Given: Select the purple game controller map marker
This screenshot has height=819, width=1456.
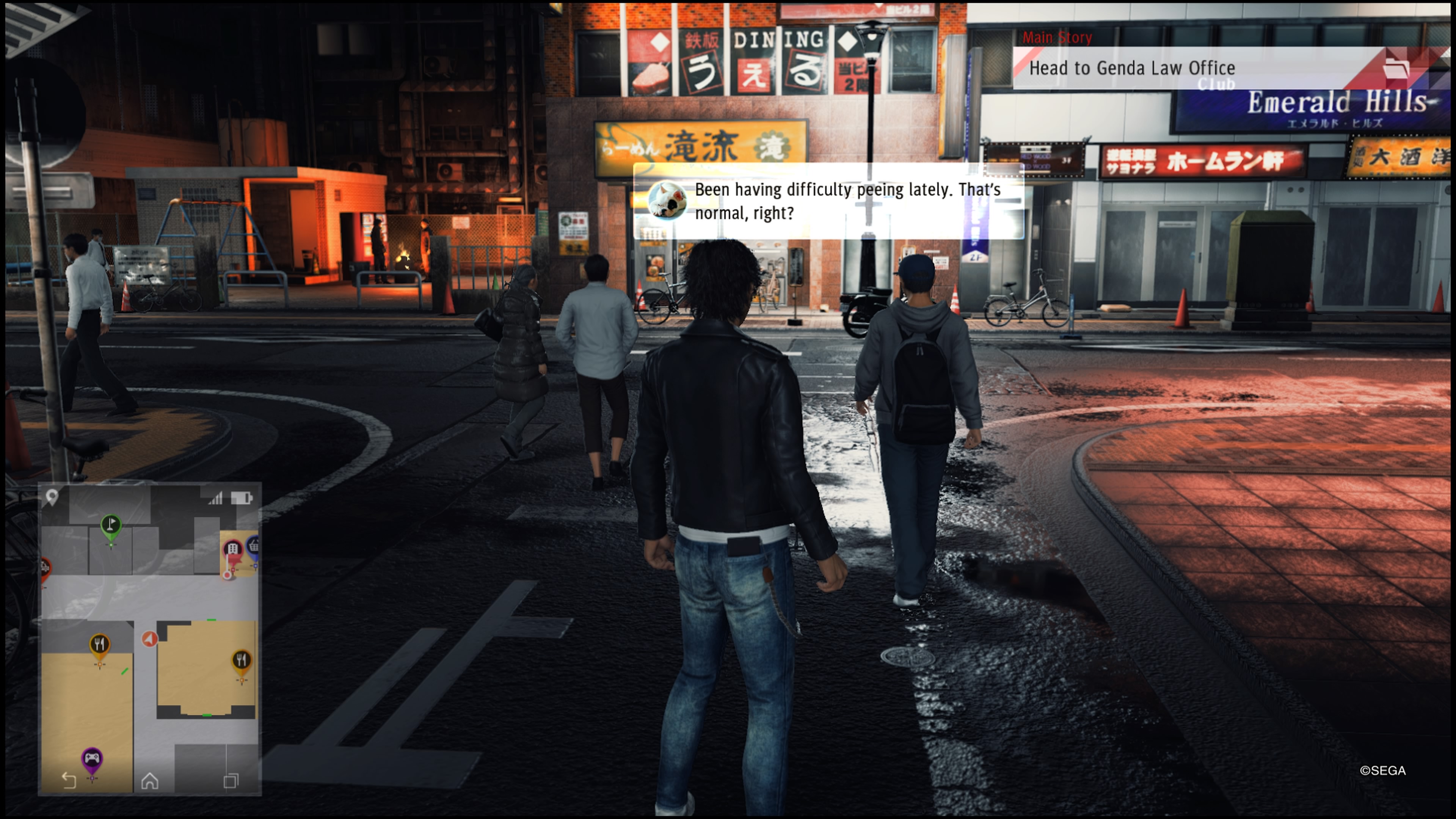Looking at the screenshot, I should coord(91,758).
